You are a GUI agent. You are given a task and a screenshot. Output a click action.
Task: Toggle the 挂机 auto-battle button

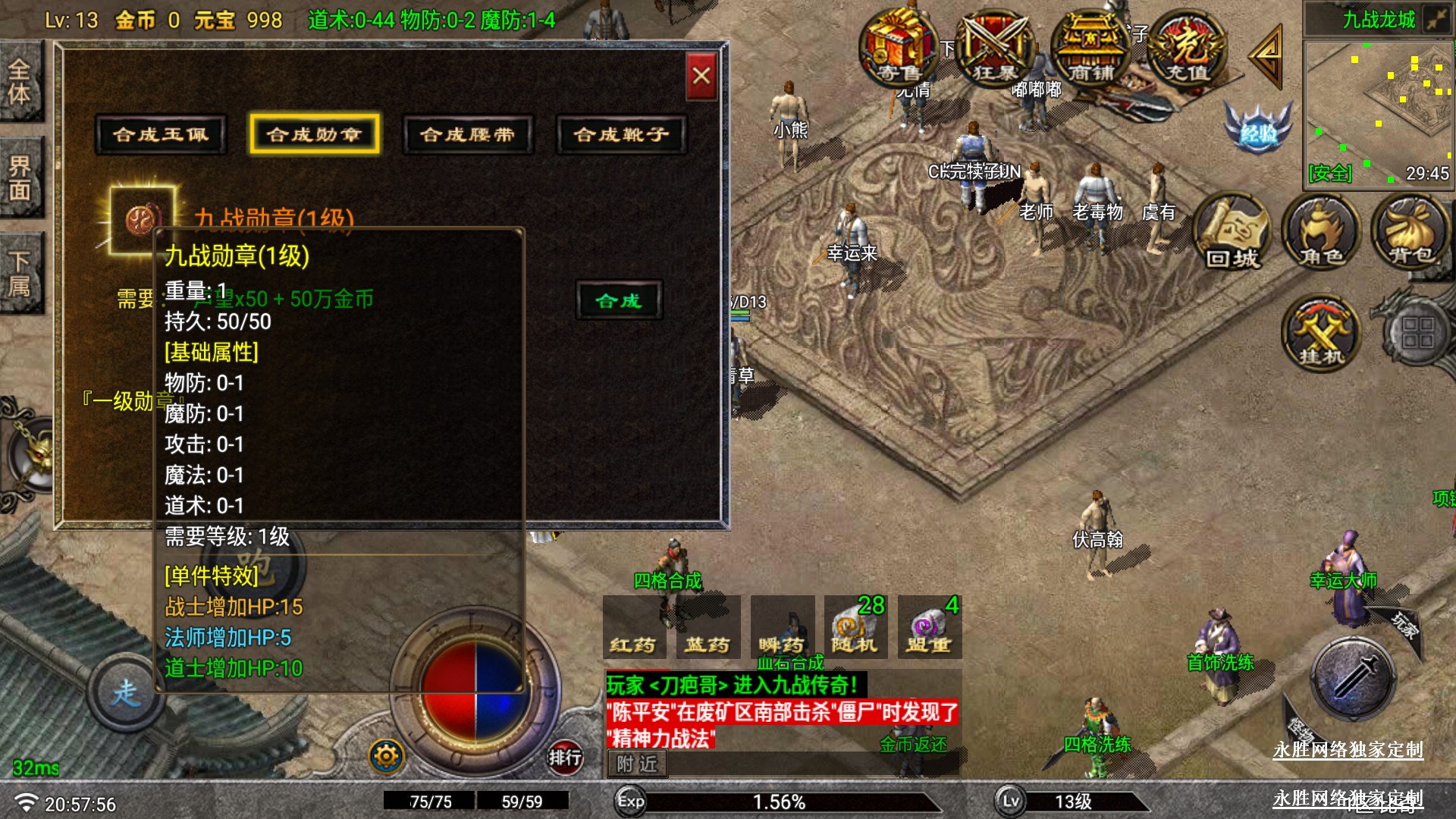tap(1321, 334)
